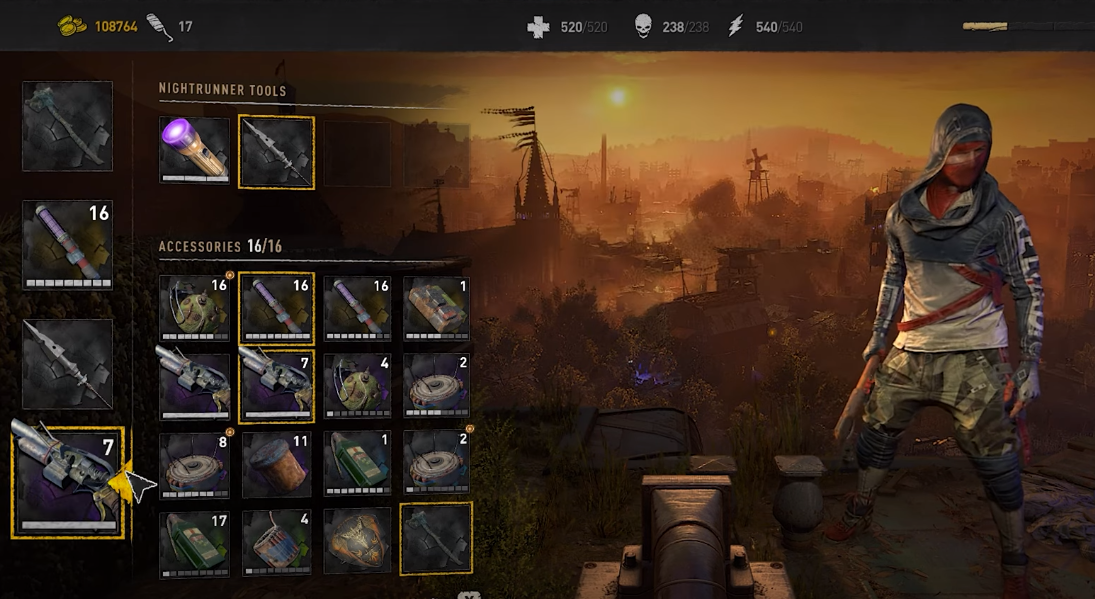1095x599 pixels.
Task: Pick the camouflaged pack with count 1
Action: (436, 308)
